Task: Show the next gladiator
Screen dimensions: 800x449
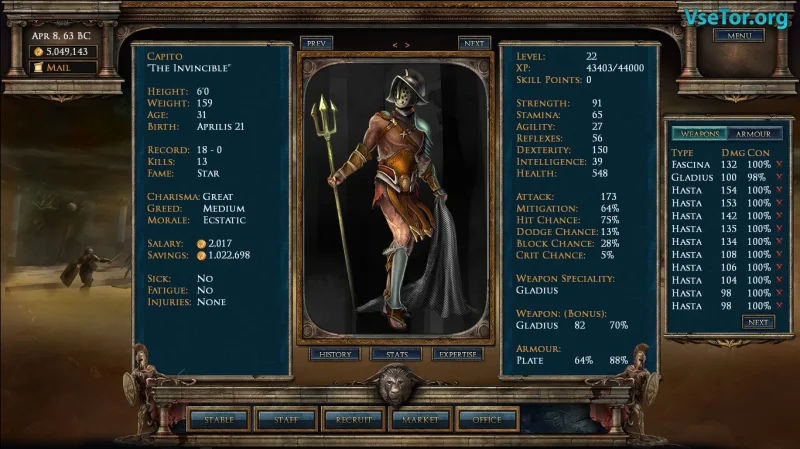Action: coord(474,44)
